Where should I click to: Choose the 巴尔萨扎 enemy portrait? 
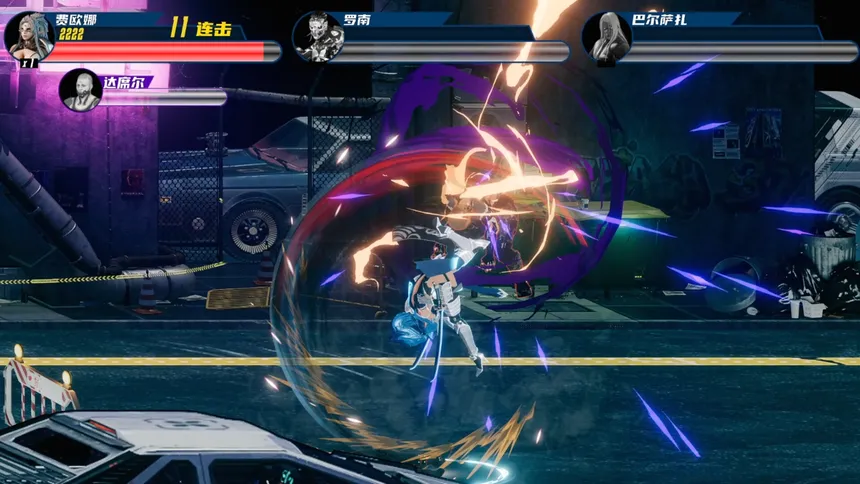605,37
